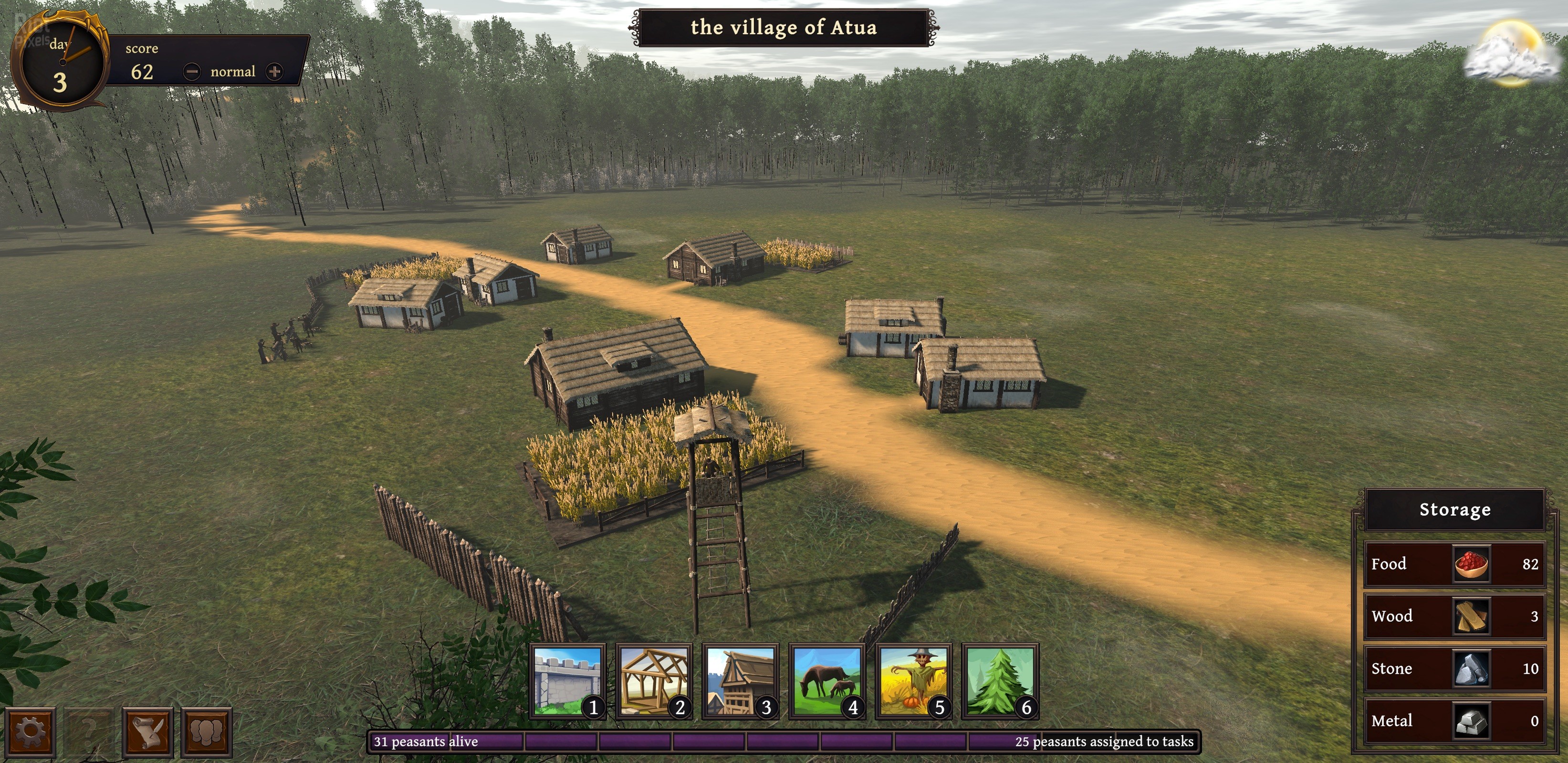Image resolution: width=1568 pixels, height=763 pixels.
Task: Select the Metal resource row
Action: [x=1455, y=721]
